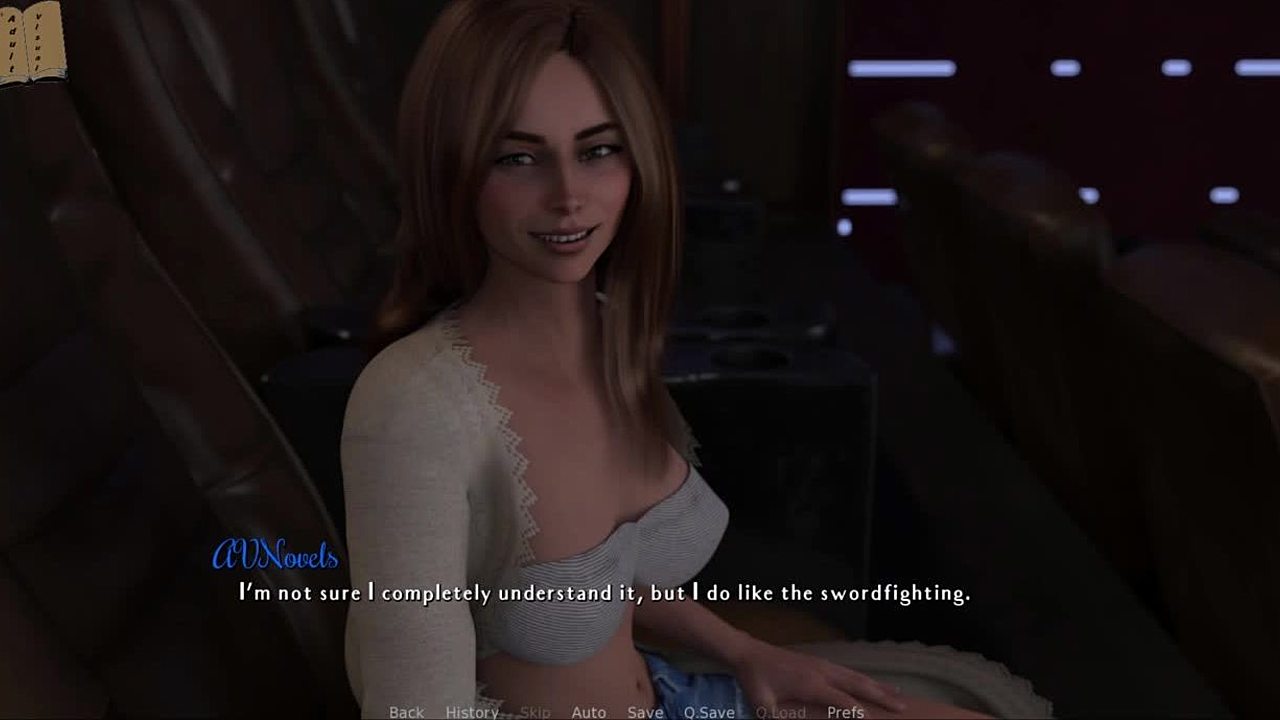Enable Auto advance mode

click(588, 712)
